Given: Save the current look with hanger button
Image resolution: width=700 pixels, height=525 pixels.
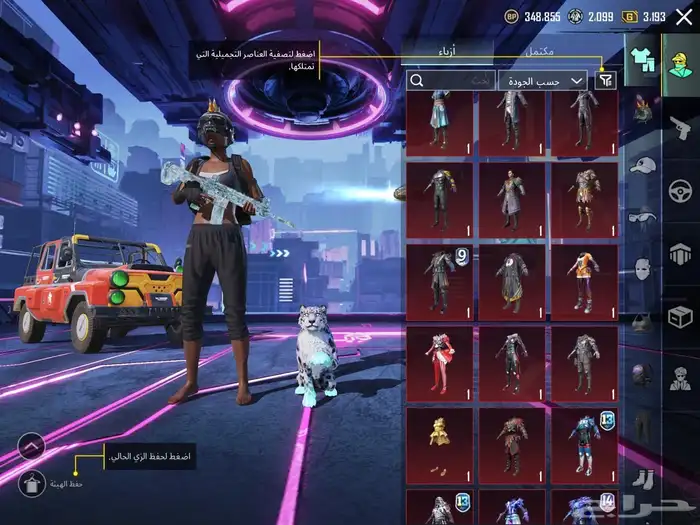Looking at the screenshot, I should point(33,484).
